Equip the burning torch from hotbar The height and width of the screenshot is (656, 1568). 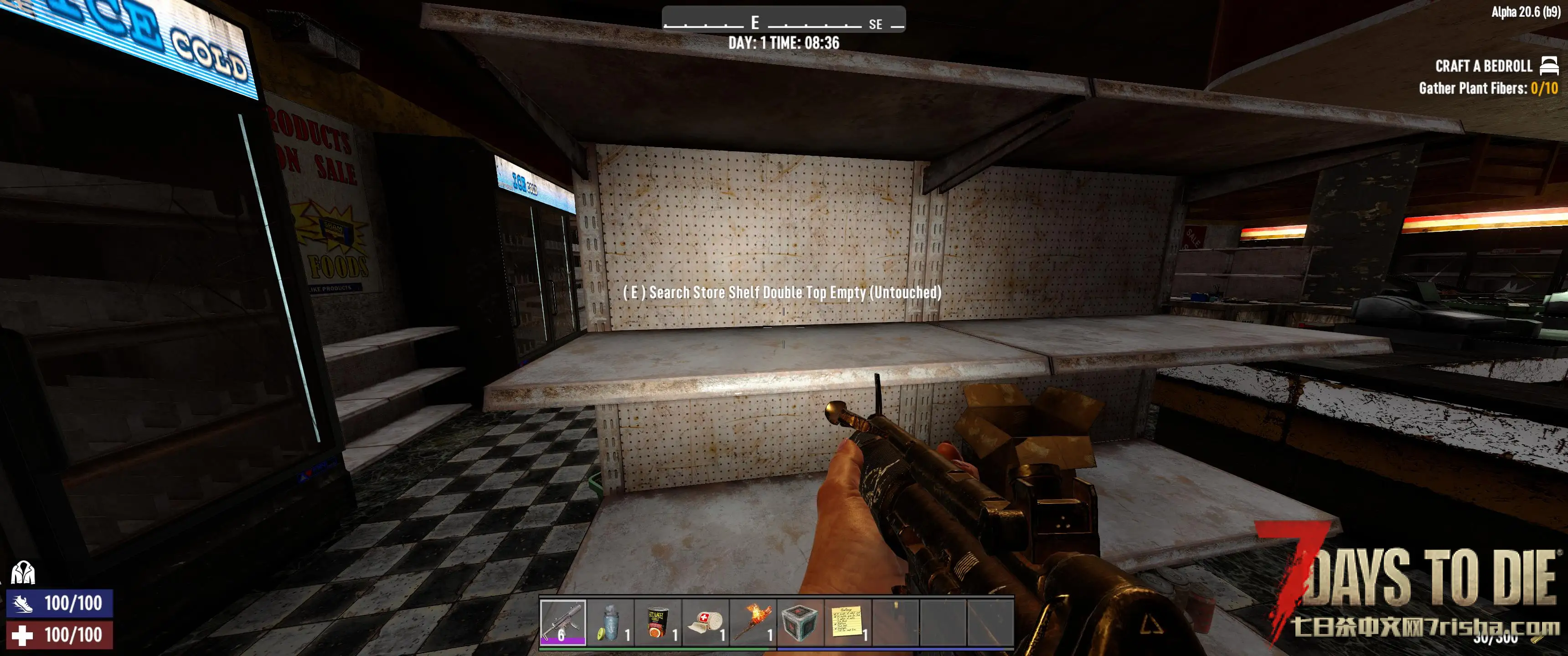pyautogui.click(x=753, y=622)
